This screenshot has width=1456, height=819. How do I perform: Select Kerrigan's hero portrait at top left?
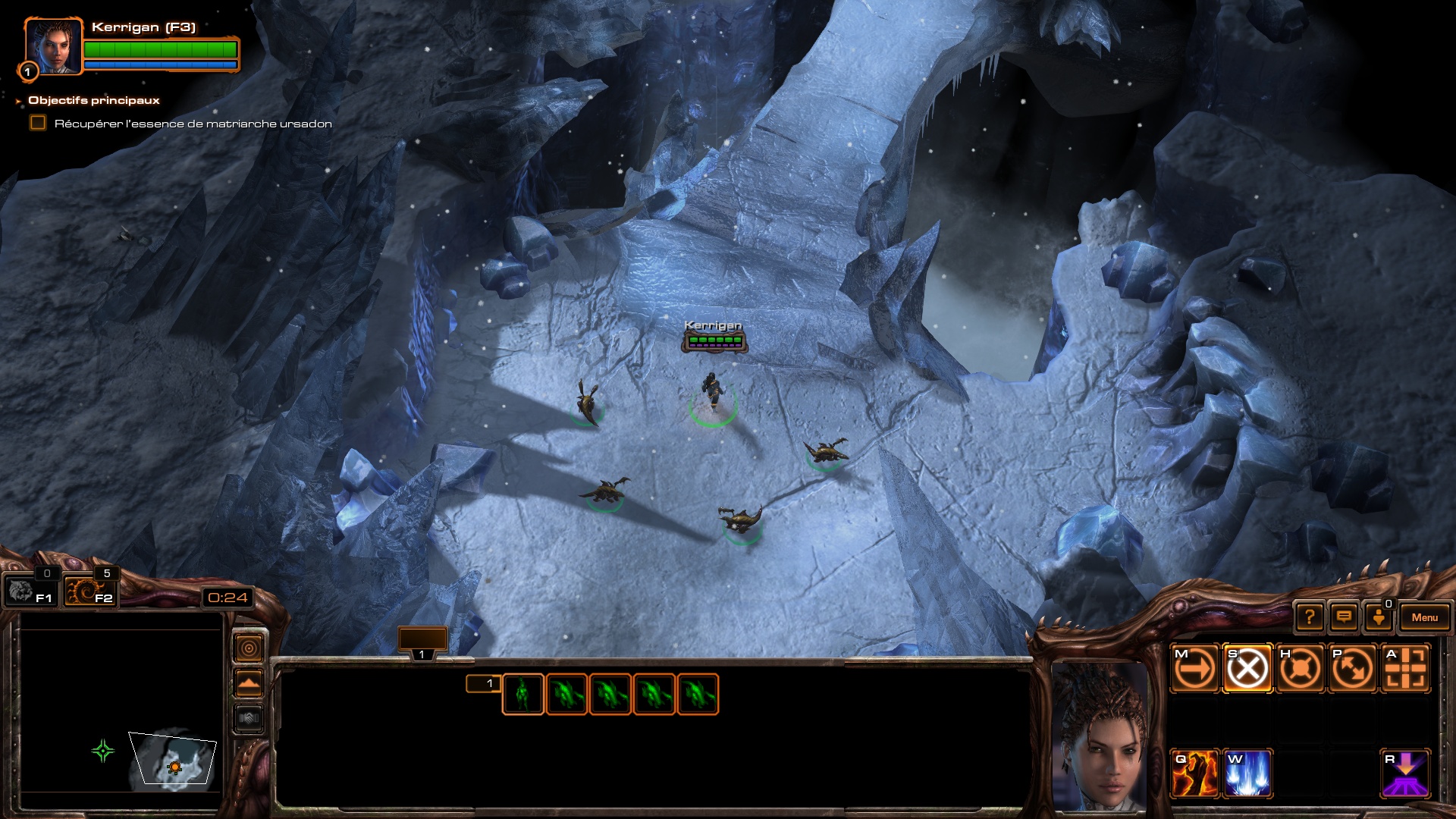click(x=52, y=45)
